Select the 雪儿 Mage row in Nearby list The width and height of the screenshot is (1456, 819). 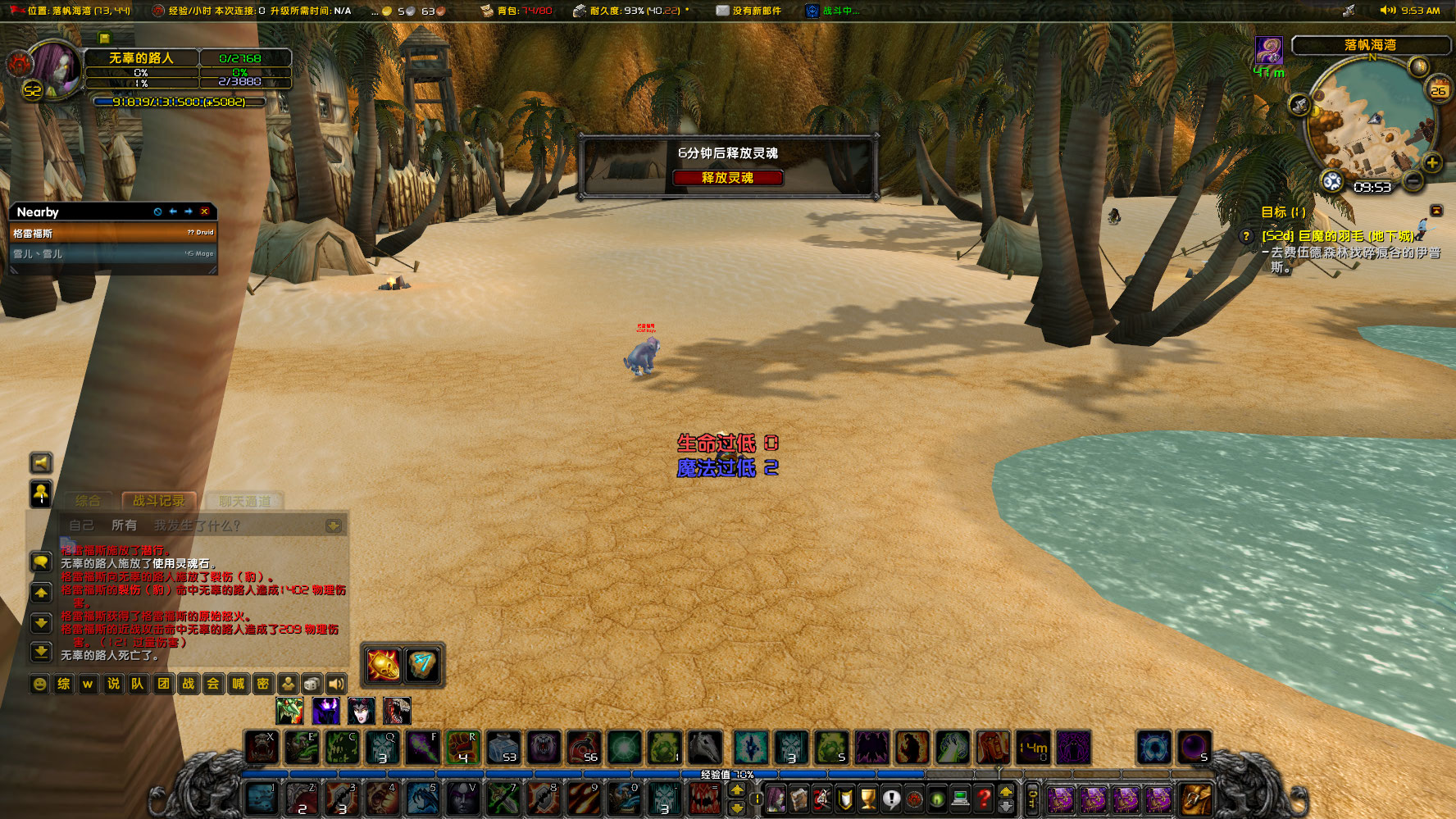[112, 254]
